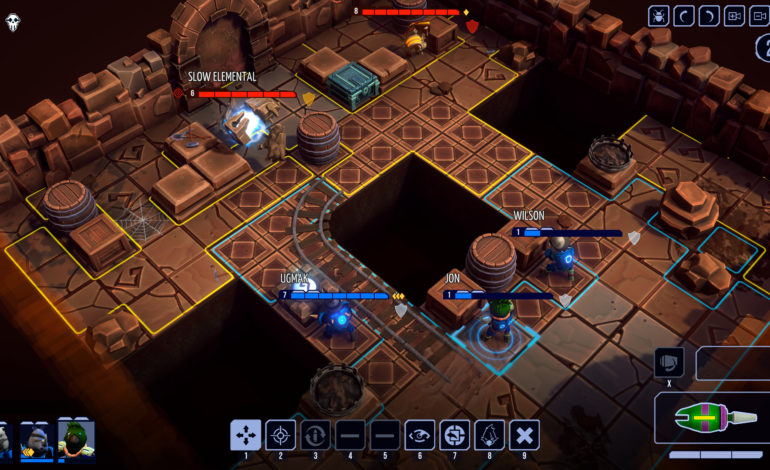Activate the eye overwatch ability

click(420, 435)
